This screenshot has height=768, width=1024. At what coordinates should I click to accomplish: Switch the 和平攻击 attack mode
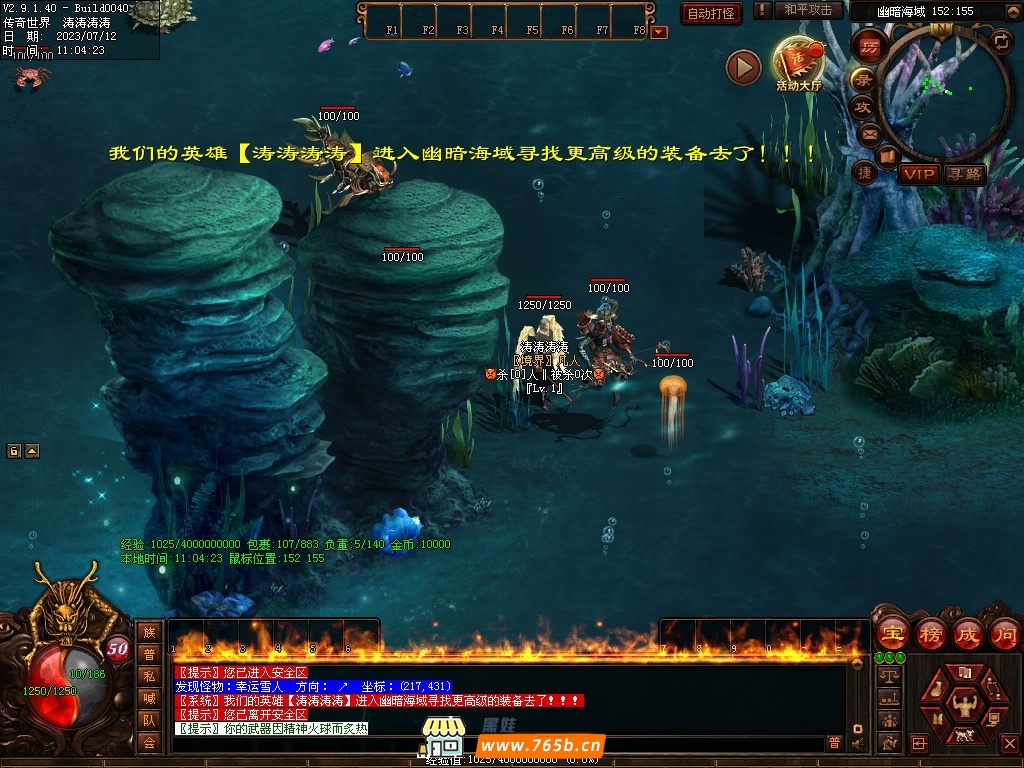(807, 10)
